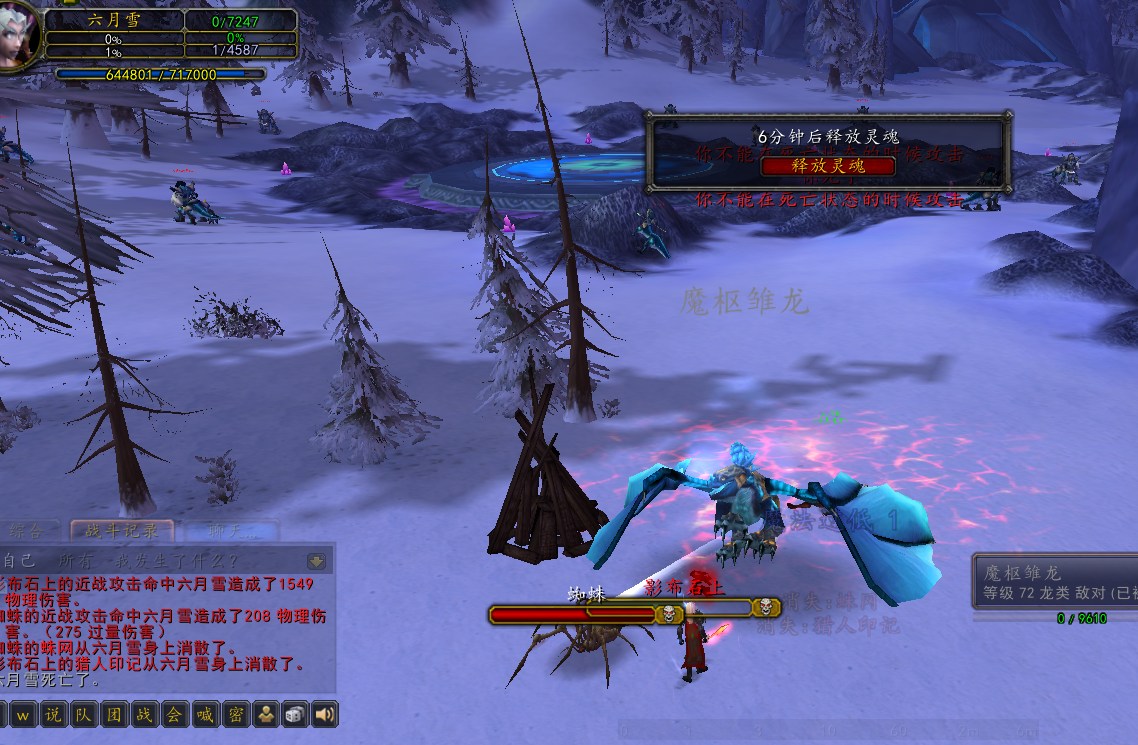Viewport: 1138px width, 745px height.
Task: Open the golden person silhouette icon
Action: (x=265, y=714)
